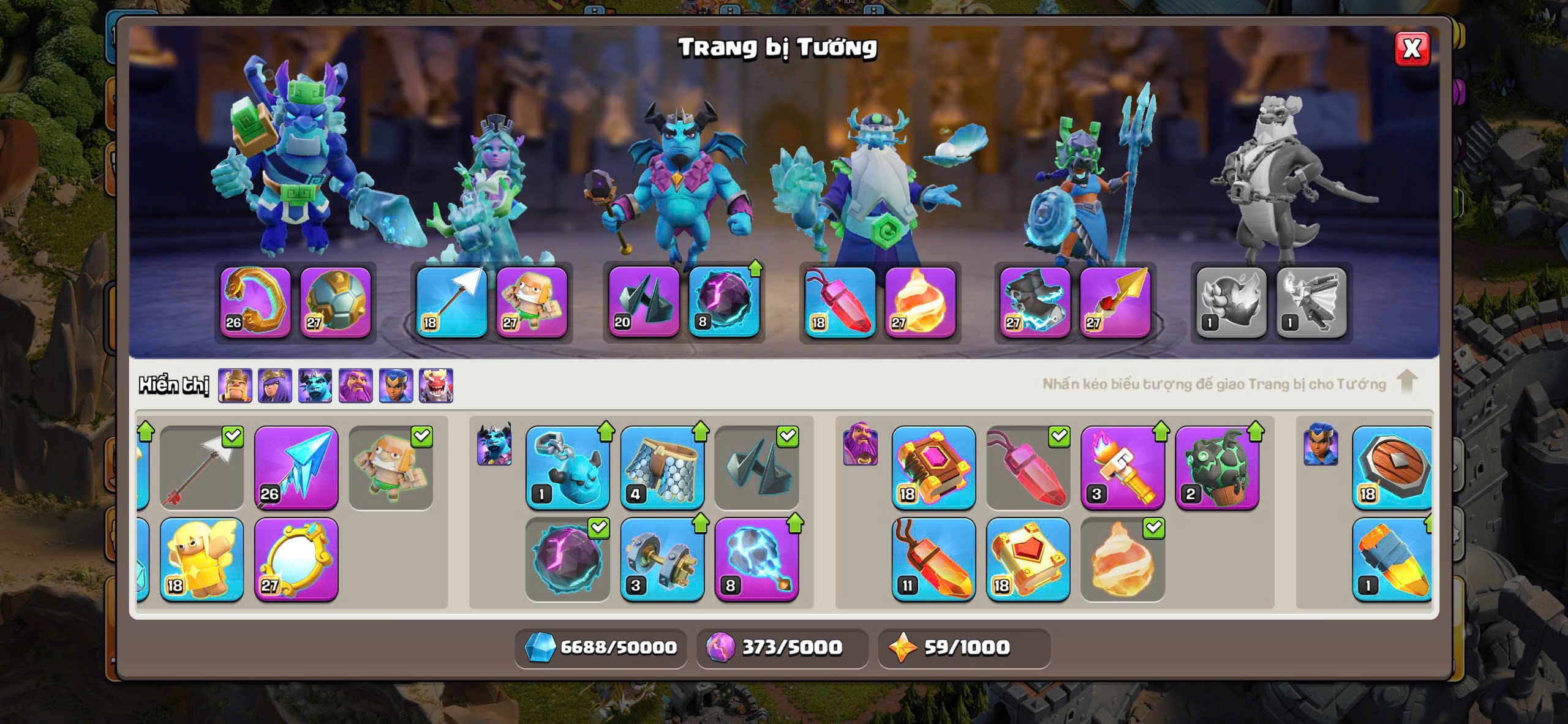This screenshot has height=724, width=1568.
Task: Select the Magic Mirror equipment
Action: pos(296,560)
